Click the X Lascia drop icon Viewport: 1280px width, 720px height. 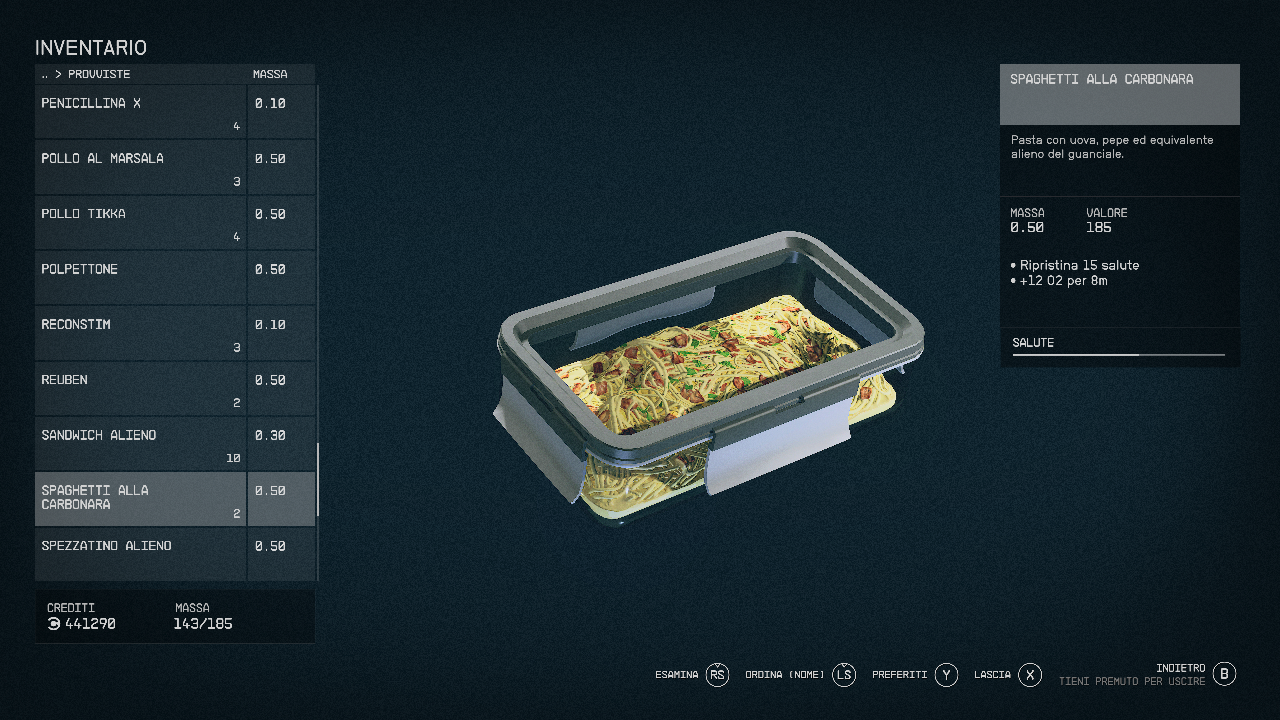1029,675
